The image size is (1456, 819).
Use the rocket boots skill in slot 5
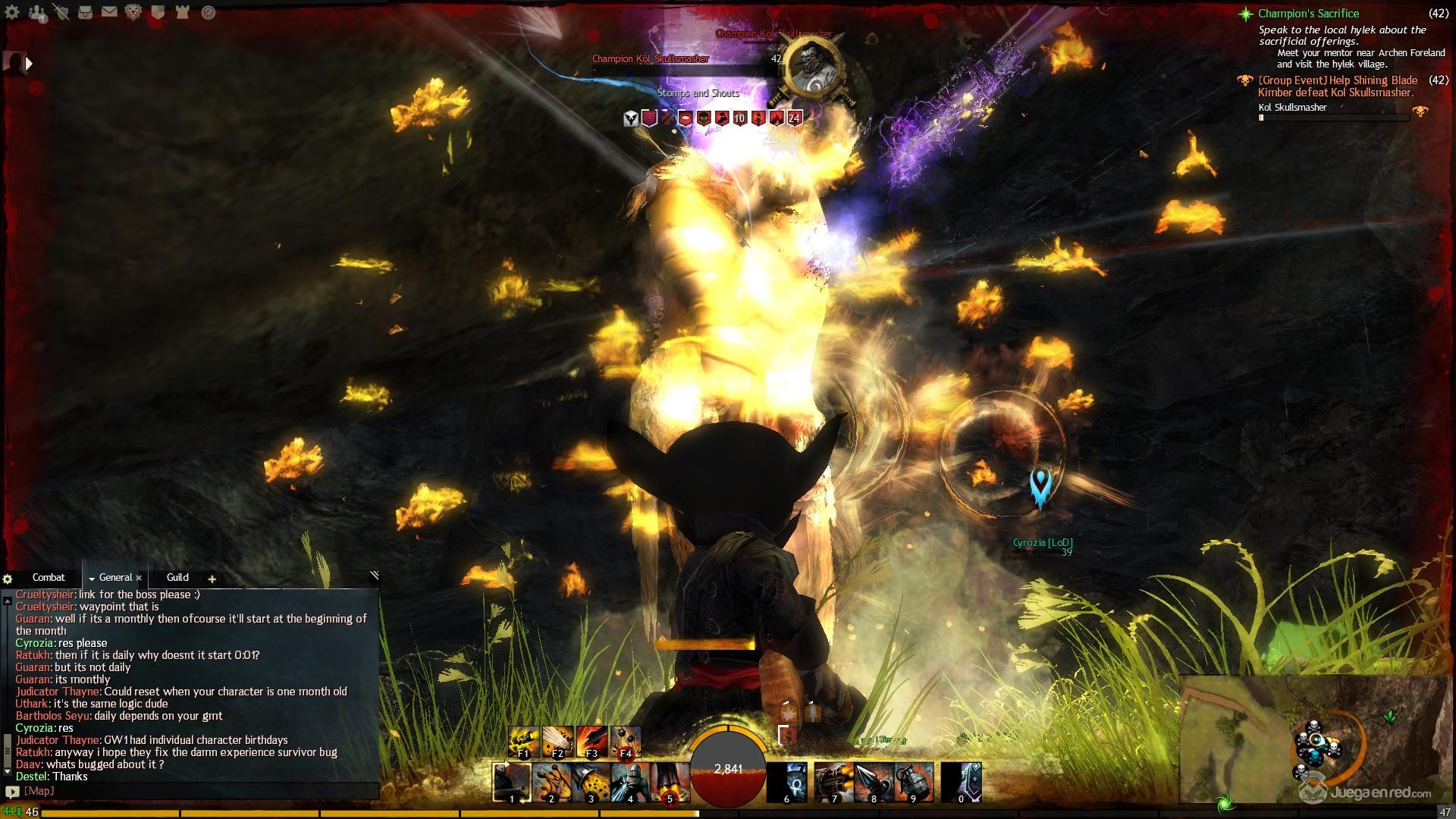pos(670,783)
